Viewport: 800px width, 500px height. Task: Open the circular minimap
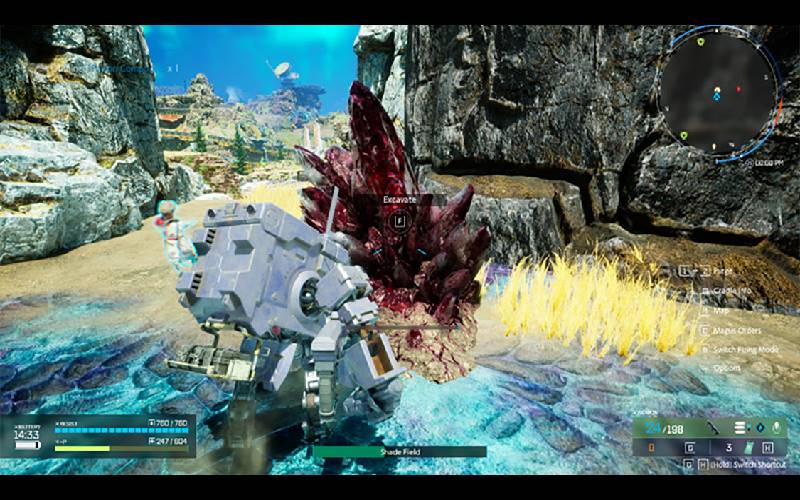(x=717, y=92)
